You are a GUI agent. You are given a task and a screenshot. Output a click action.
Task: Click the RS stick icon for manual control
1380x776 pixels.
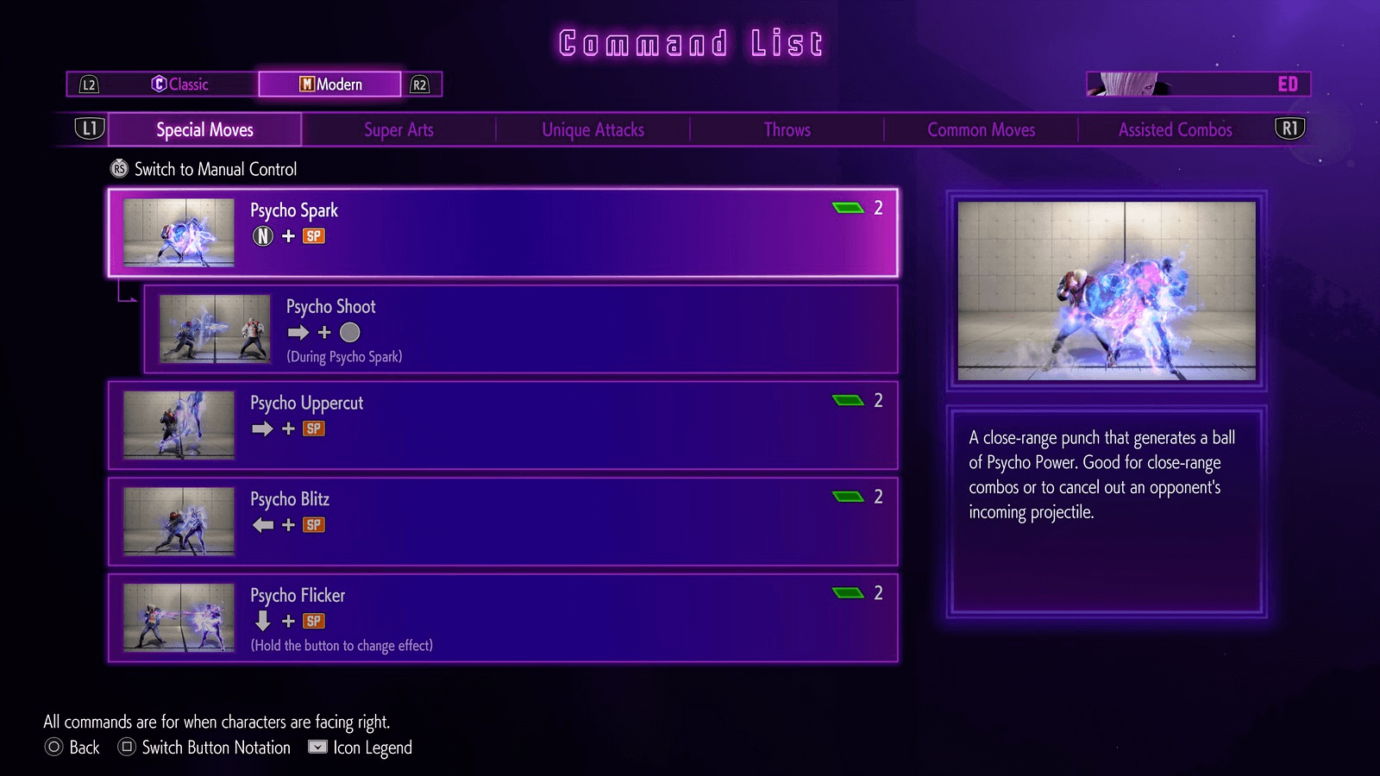point(119,168)
